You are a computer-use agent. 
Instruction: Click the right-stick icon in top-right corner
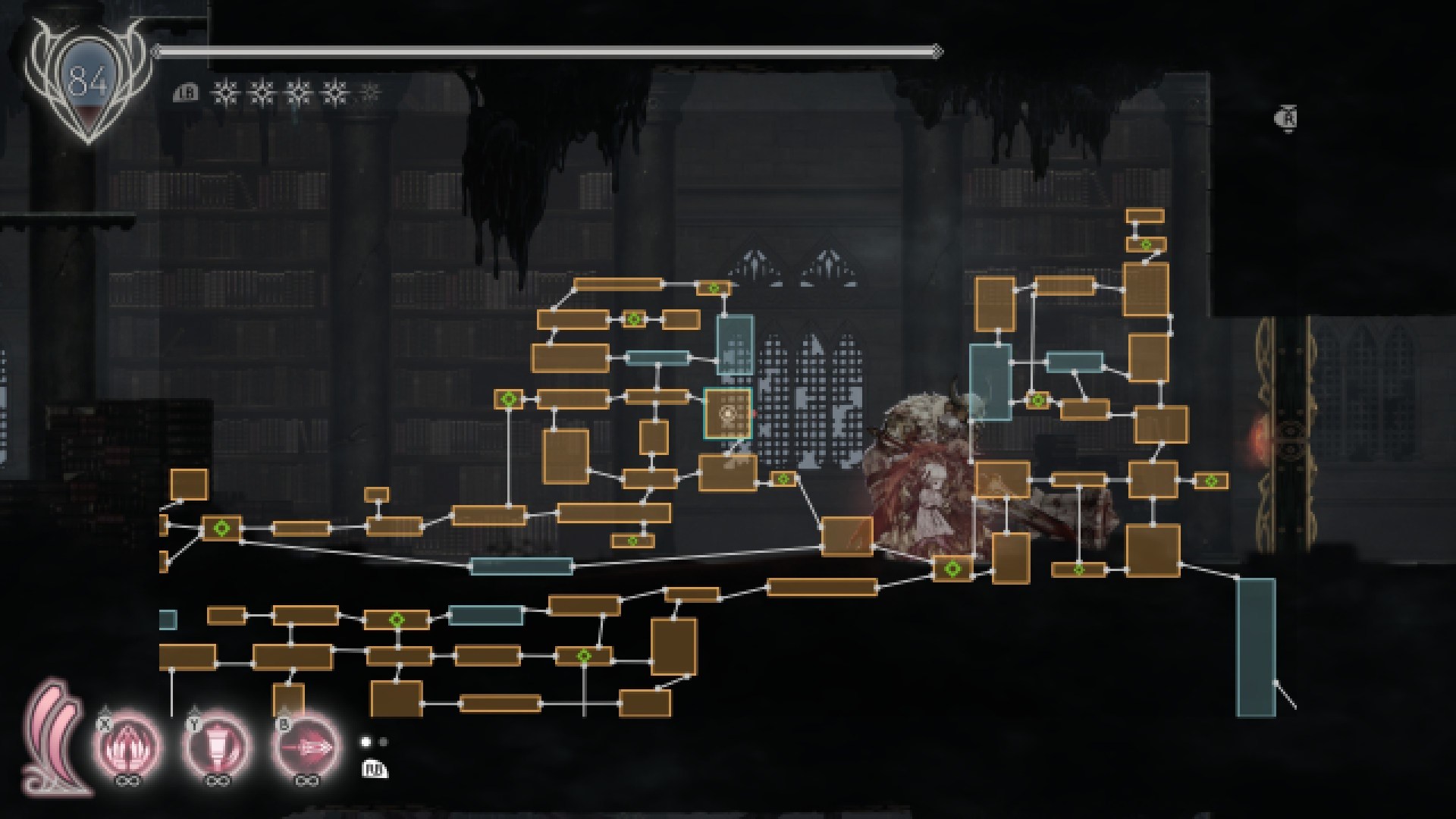[x=1288, y=118]
